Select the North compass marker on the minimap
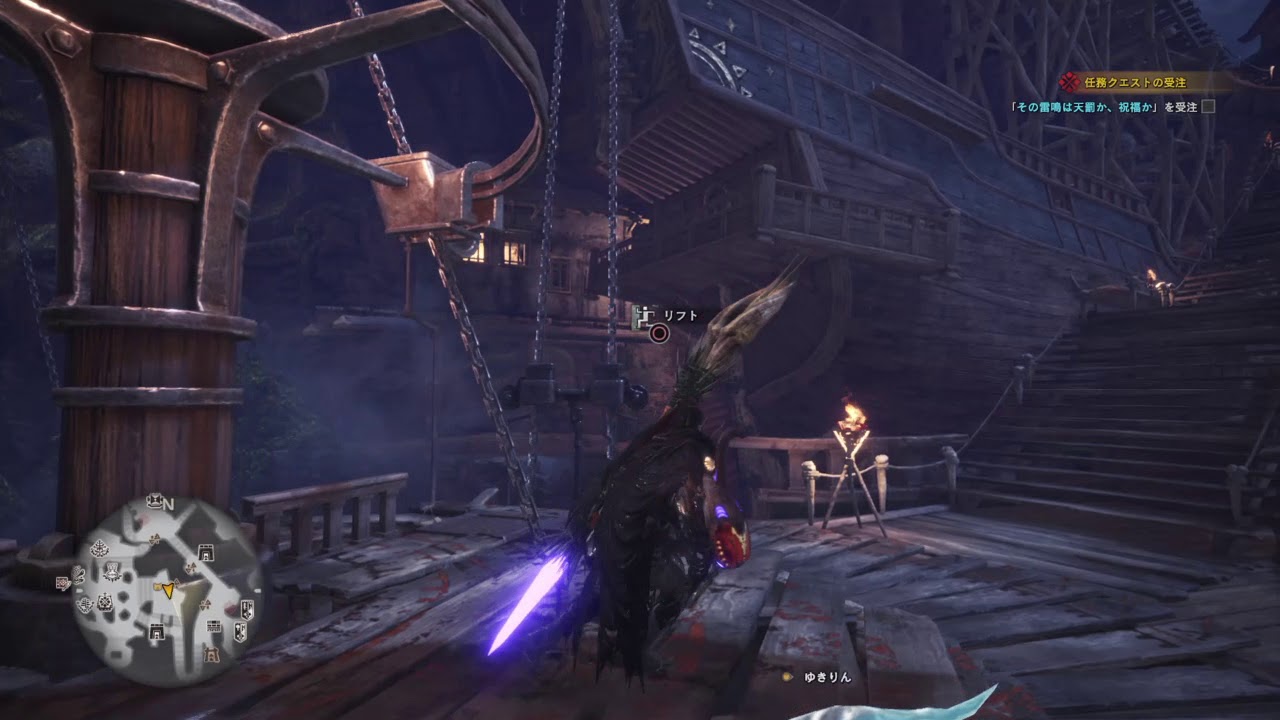This screenshot has height=720, width=1280. point(168,504)
